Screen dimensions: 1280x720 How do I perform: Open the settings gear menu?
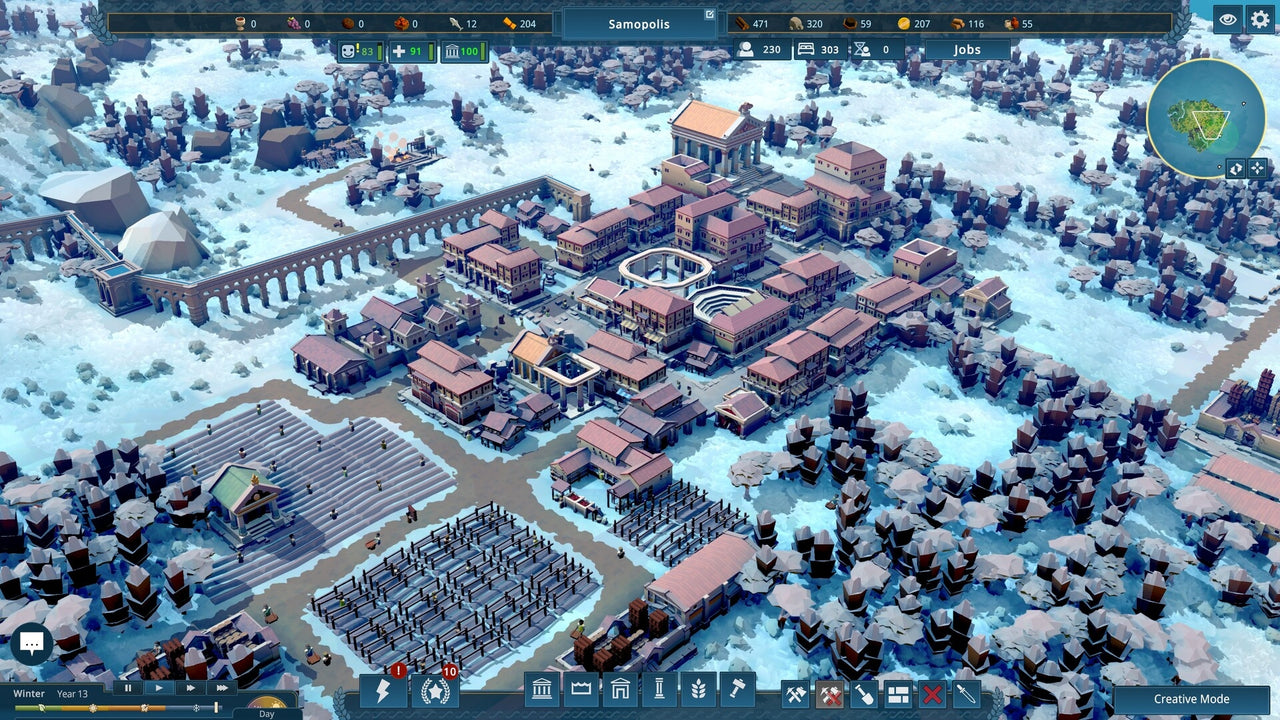[1261, 18]
